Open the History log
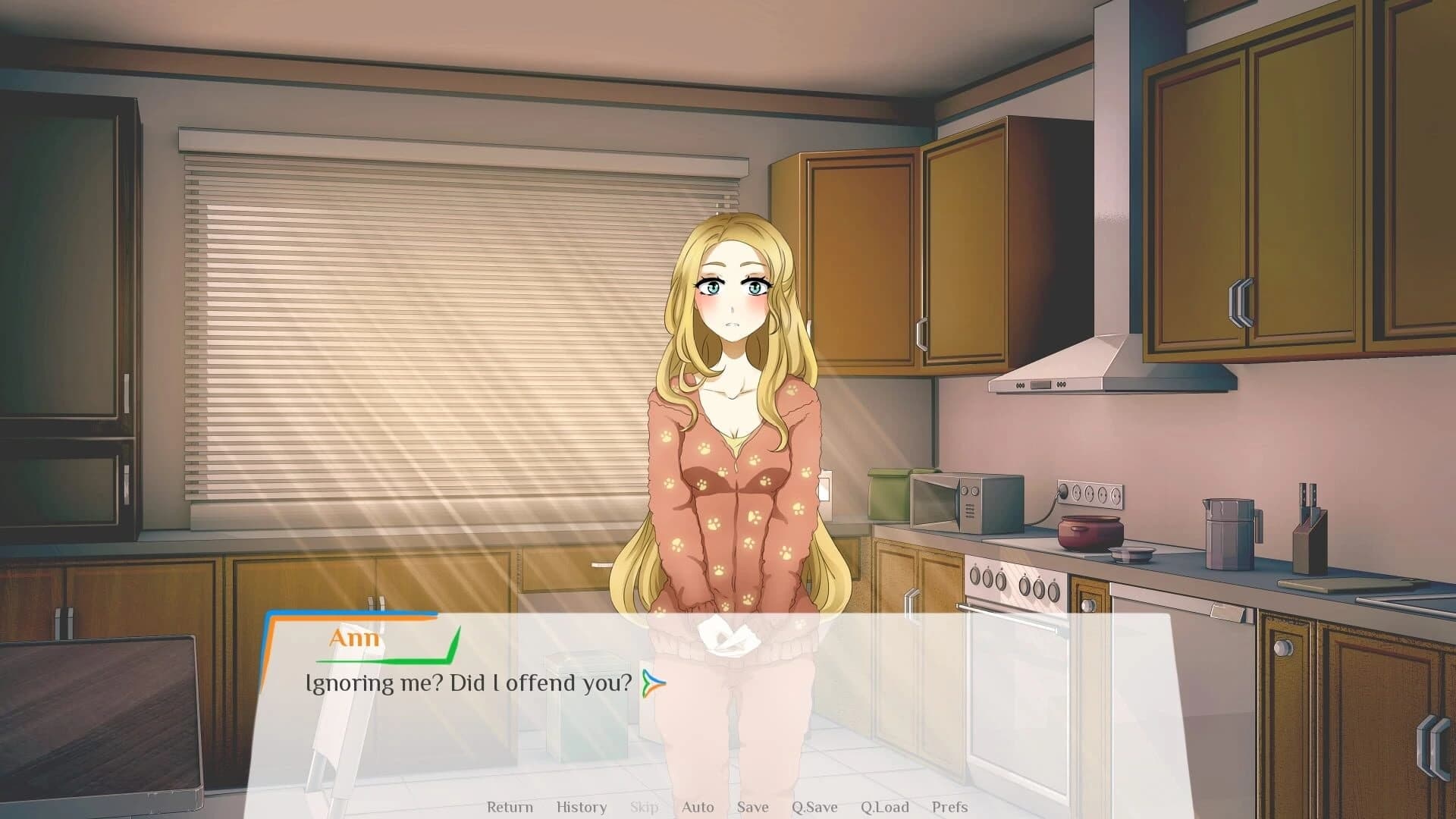 (581, 807)
